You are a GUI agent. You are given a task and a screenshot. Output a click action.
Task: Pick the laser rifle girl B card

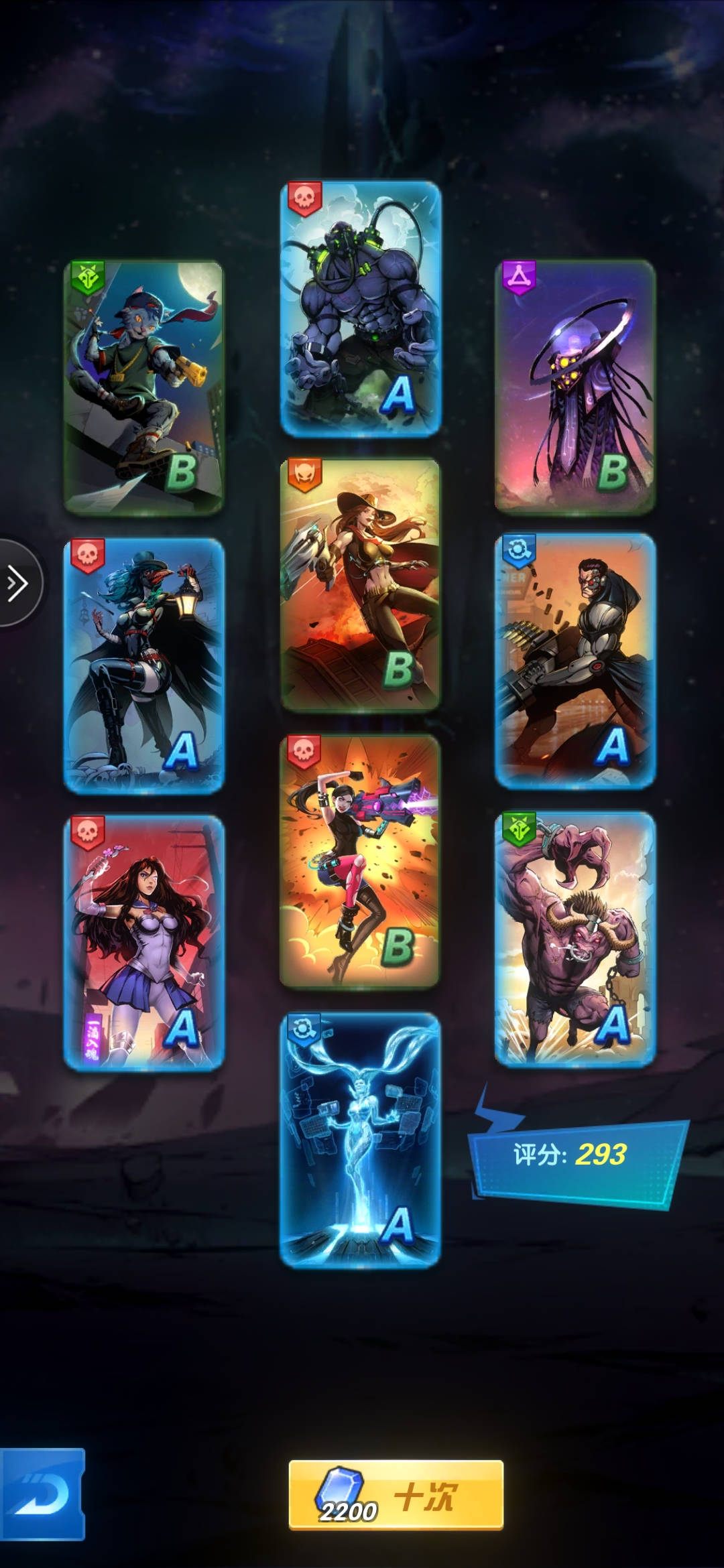pyautogui.click(x=361, y=861)
